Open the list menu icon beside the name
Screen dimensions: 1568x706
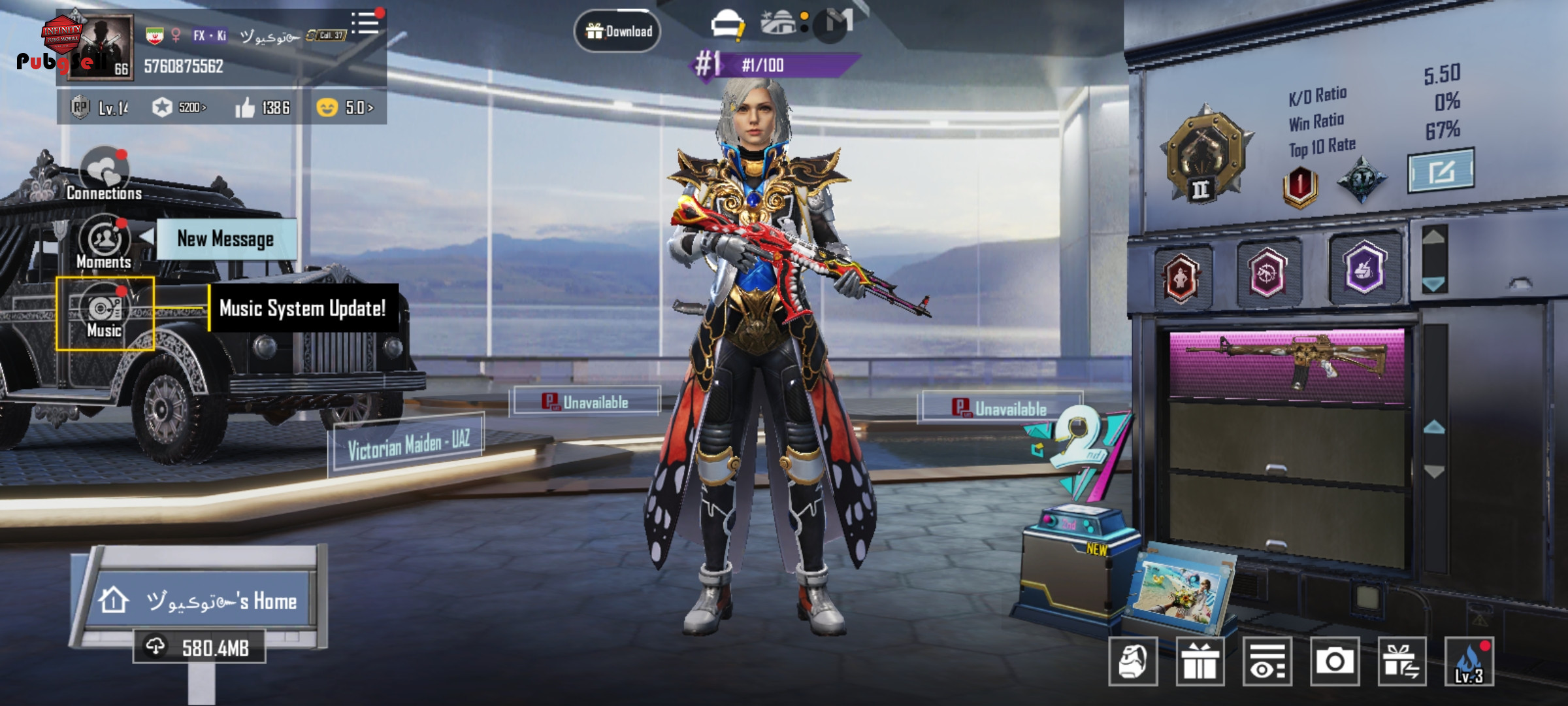coord(365,24)
